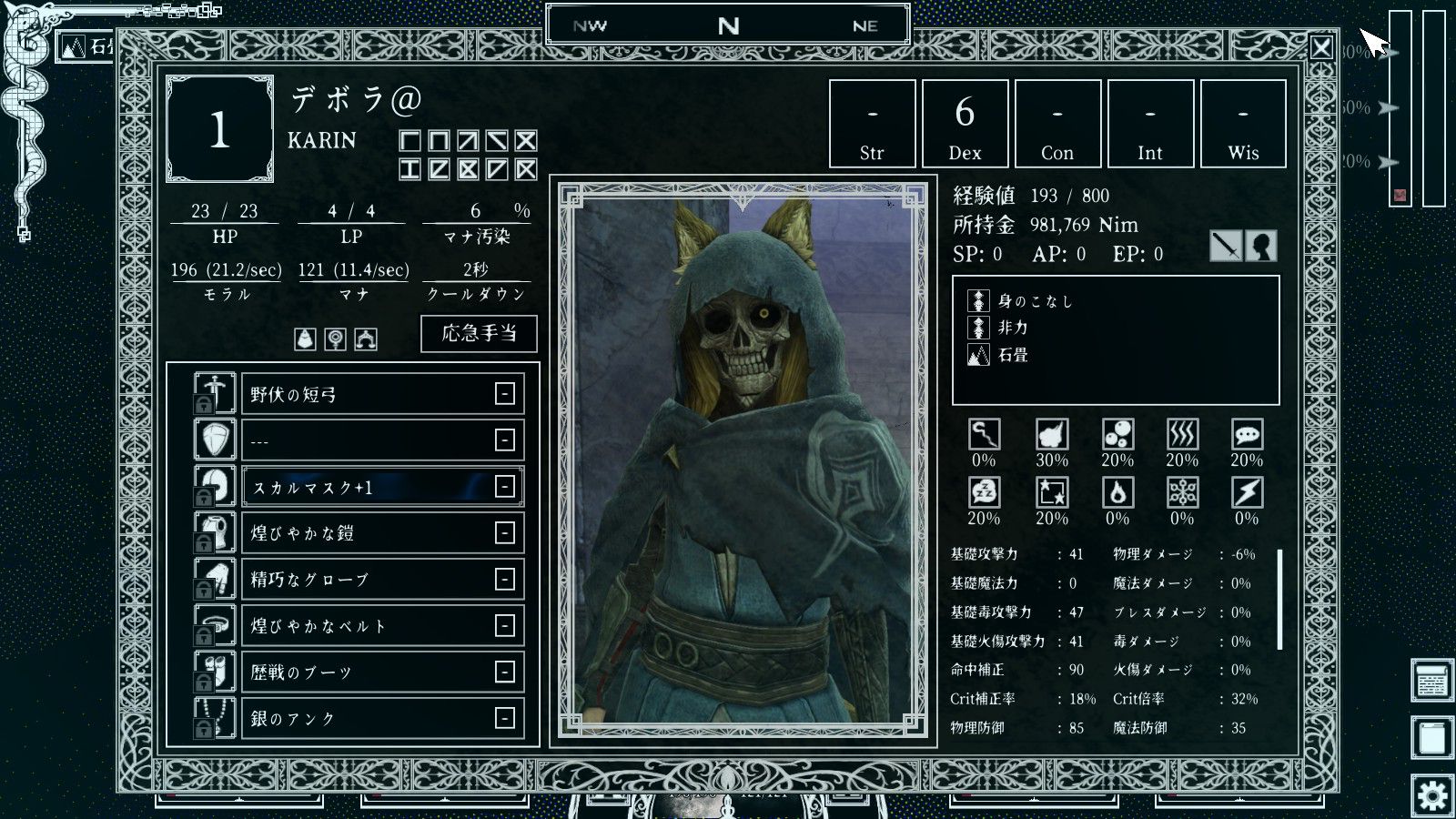Viewport: 1456px width, 819px height.
Task: Pick the 煌びやかなベルト belt slot
Action: (382, 626)
